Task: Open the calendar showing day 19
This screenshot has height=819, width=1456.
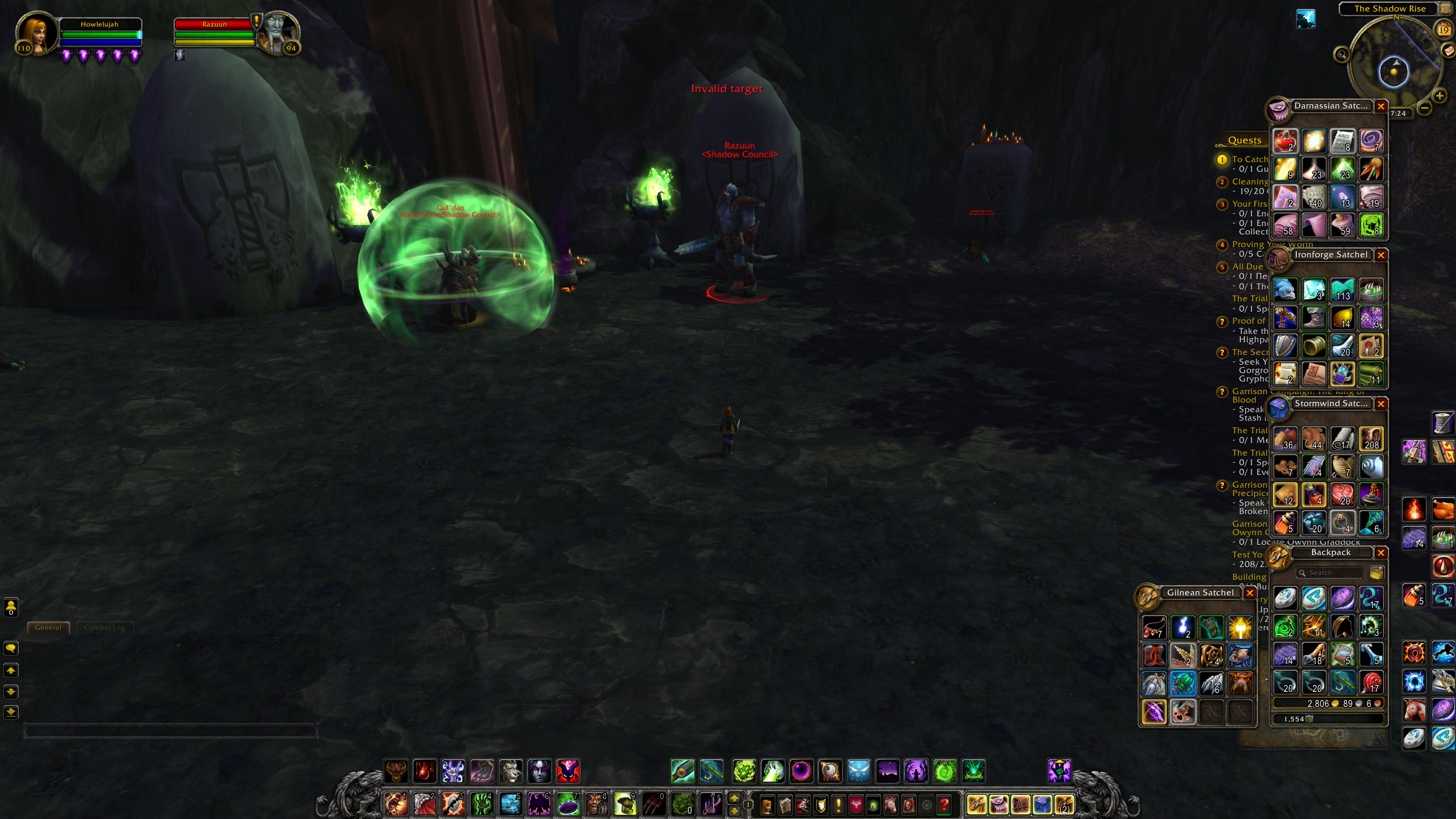Action: [x=1443, y=30]
